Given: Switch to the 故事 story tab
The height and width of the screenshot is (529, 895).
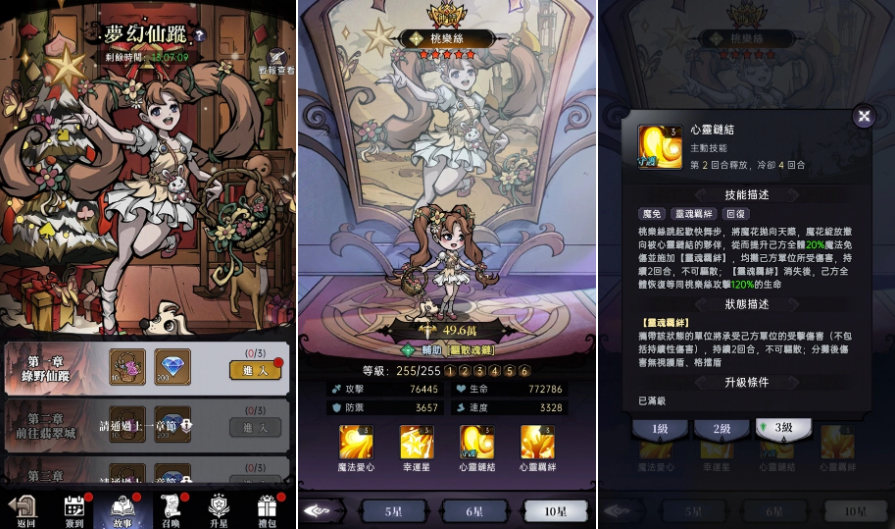Looking at the screenshot, I should [123, 509].
